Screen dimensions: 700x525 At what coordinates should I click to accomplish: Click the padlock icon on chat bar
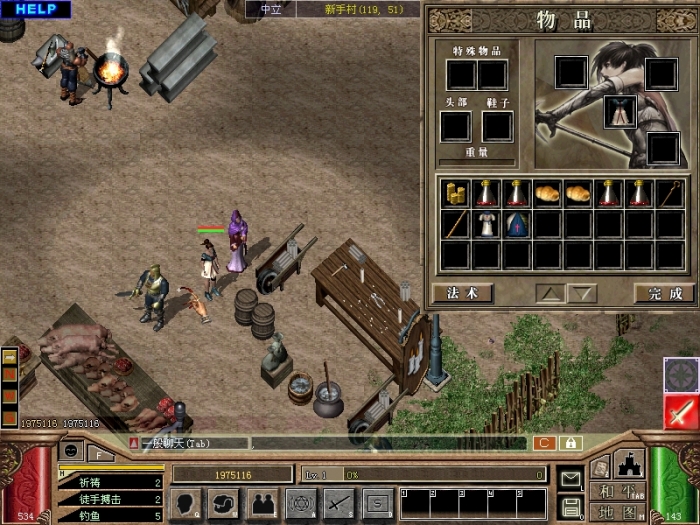[571, 443]
